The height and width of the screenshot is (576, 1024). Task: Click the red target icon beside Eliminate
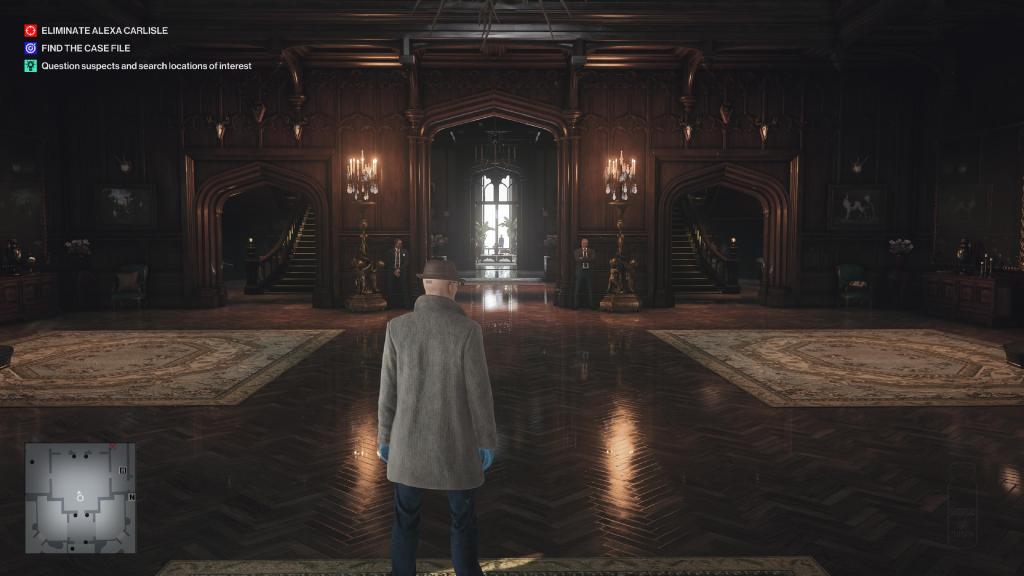tap(31, 31)
